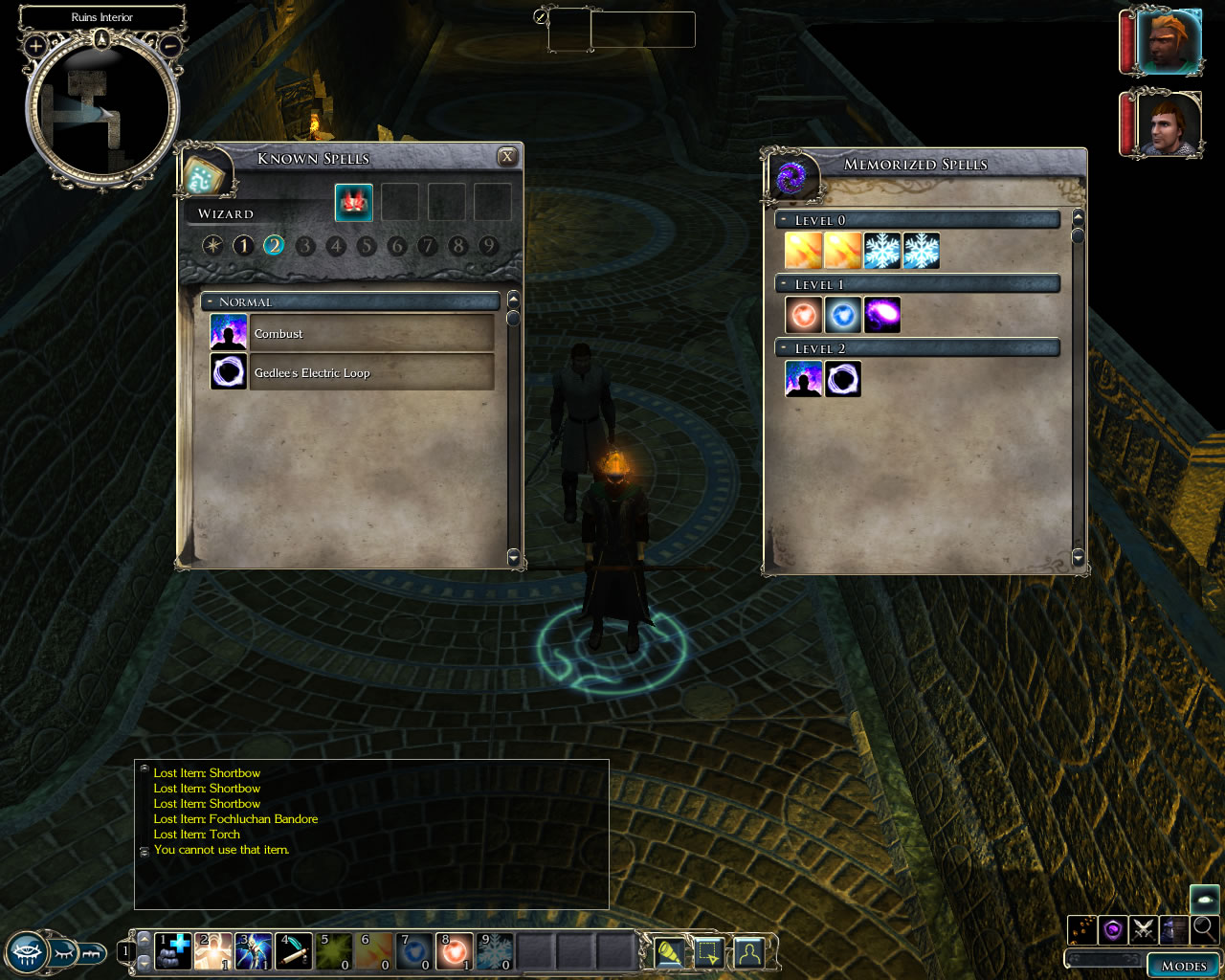Toggle the magnifying glass search mode
The width and height of the screenshot is (1225, 980).
1204,927
